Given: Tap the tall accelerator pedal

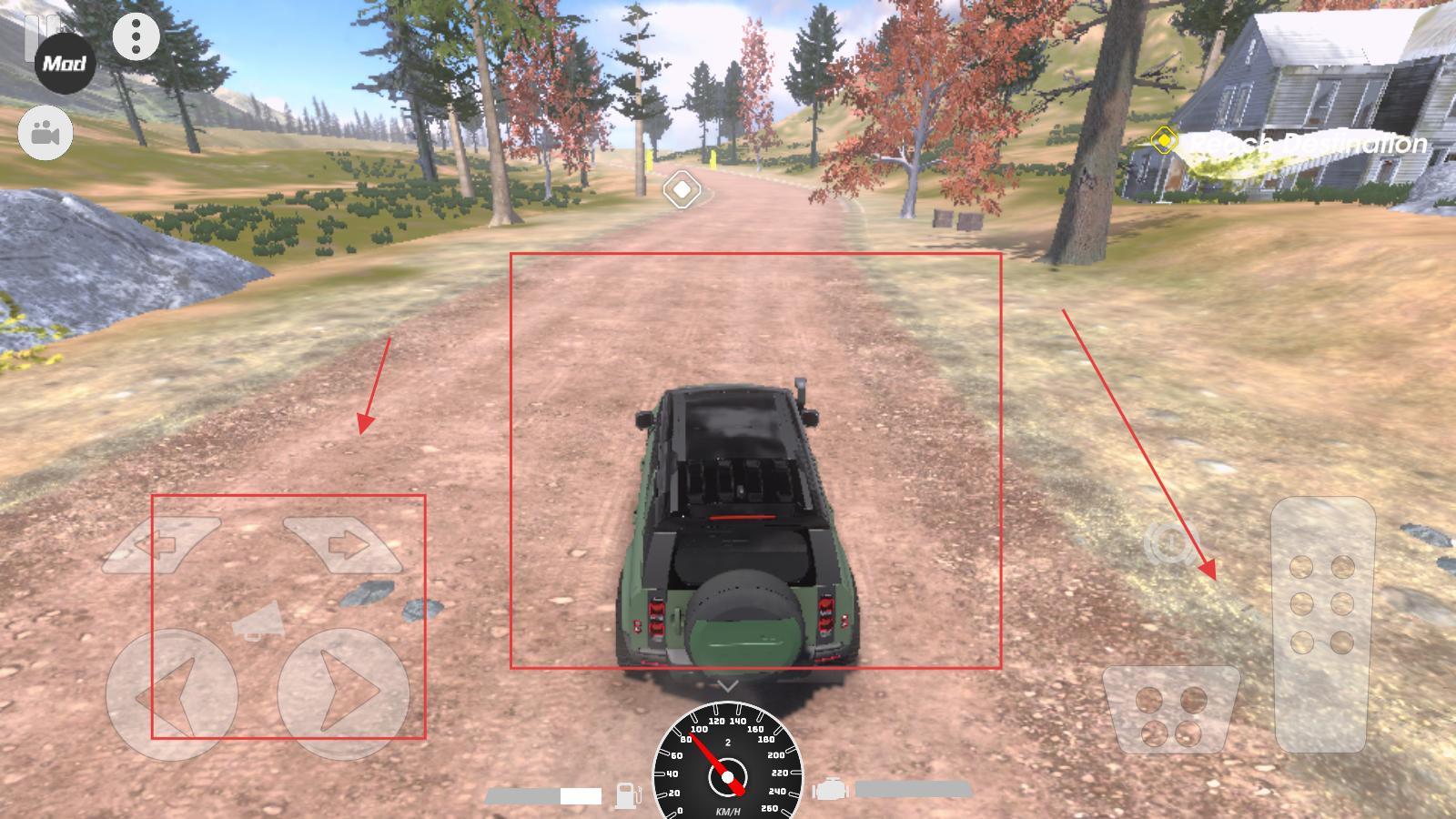Looking at the screenshot, I should tap(1322, 623).
